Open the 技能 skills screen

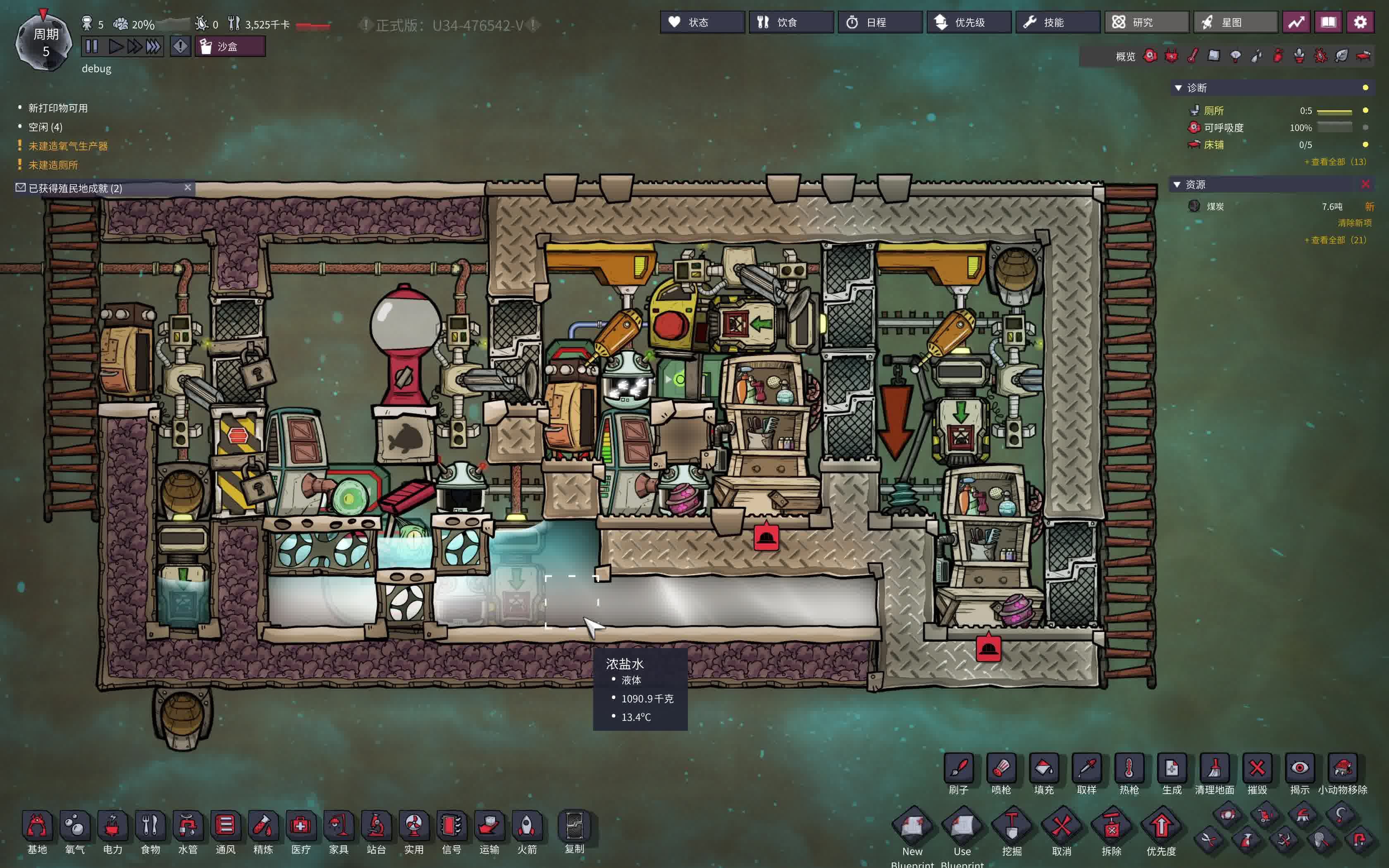pyautogui.click(x=1057, y=22)
